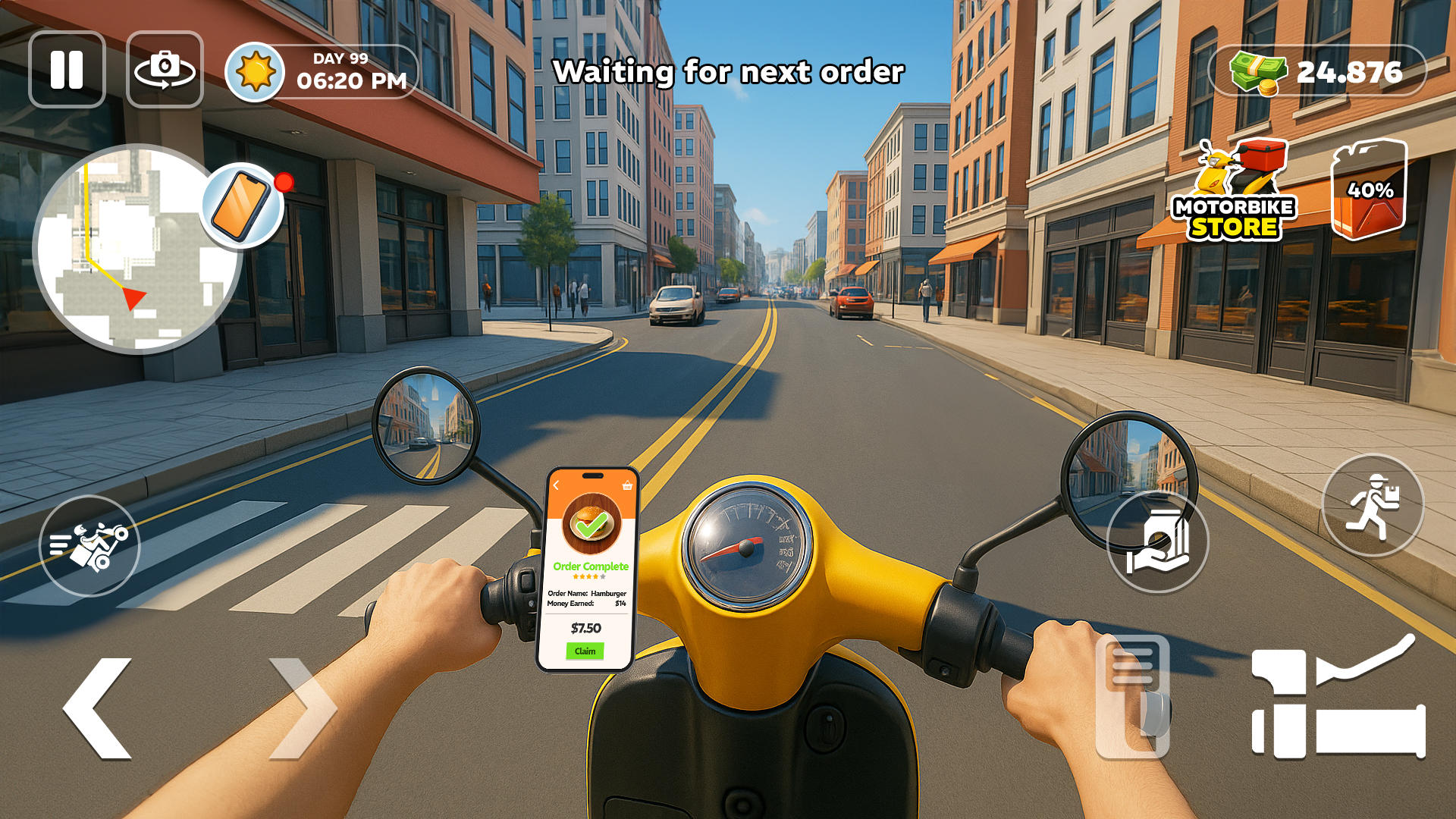Steer left with the left arrow
This screenshot has height=819, width=1456.
pos(99,708)
